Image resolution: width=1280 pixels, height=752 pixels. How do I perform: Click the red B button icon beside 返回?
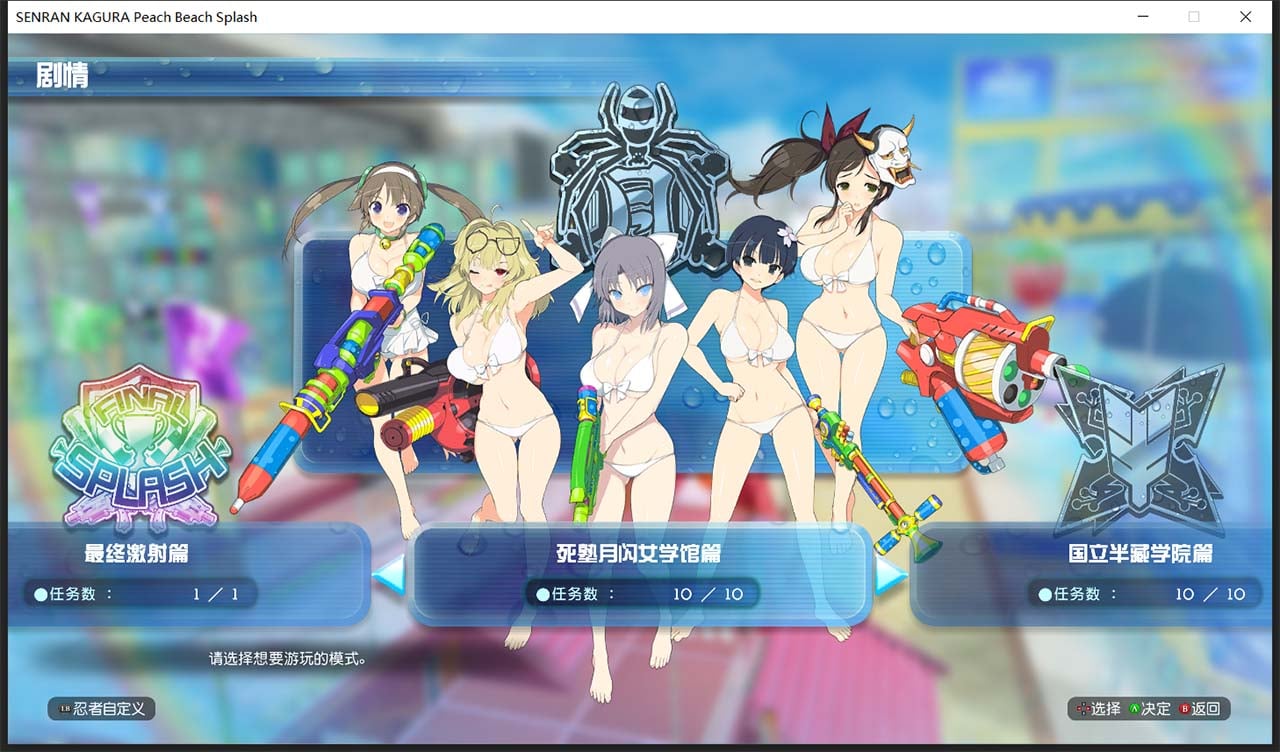click(x=1186, y=708)
